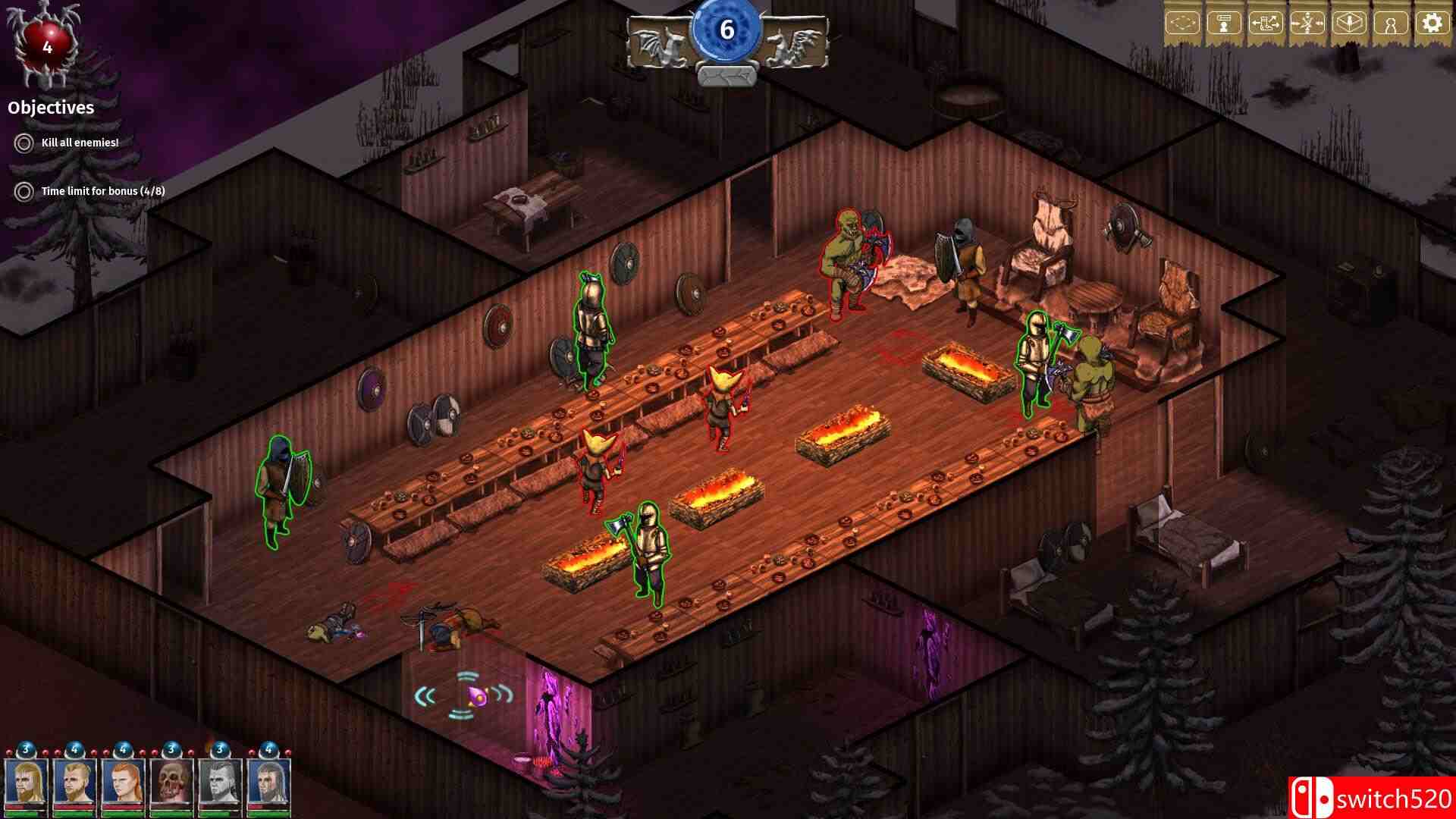Click the 'Time limit for bonus' objective
The image size is (1456, 819).
point(102,191)
